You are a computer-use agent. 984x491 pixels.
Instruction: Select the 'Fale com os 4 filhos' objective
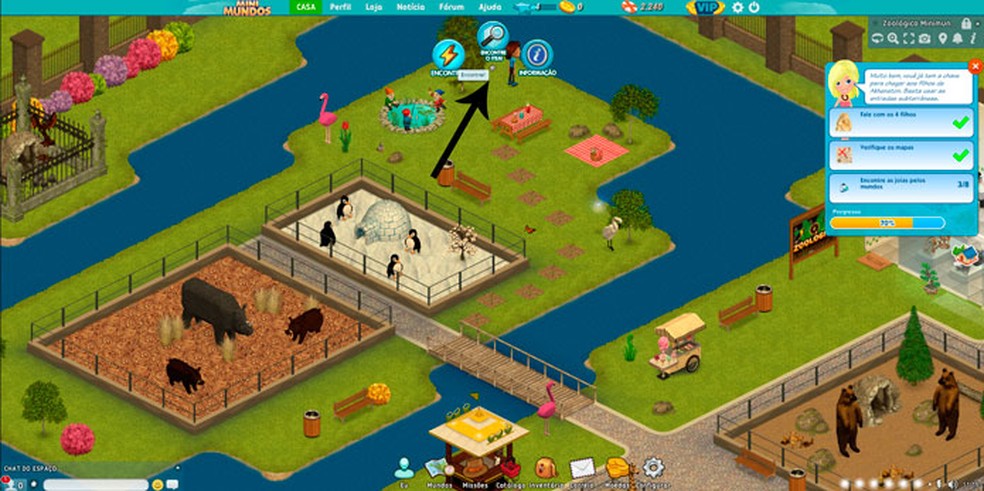point(902,122)
